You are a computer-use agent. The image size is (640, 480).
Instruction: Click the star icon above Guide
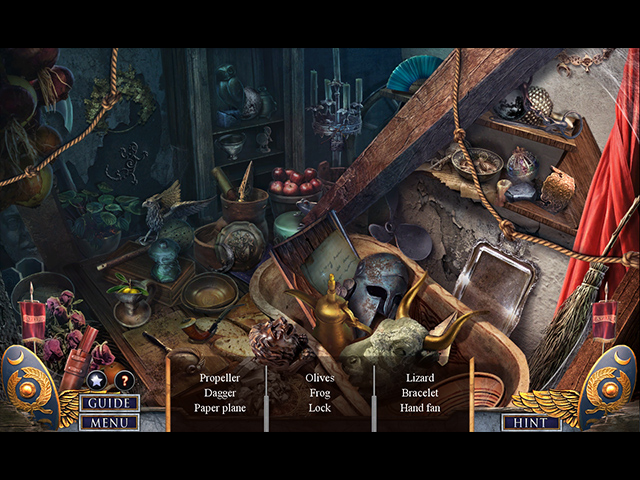pyautogui.click(x=97, y=380)
